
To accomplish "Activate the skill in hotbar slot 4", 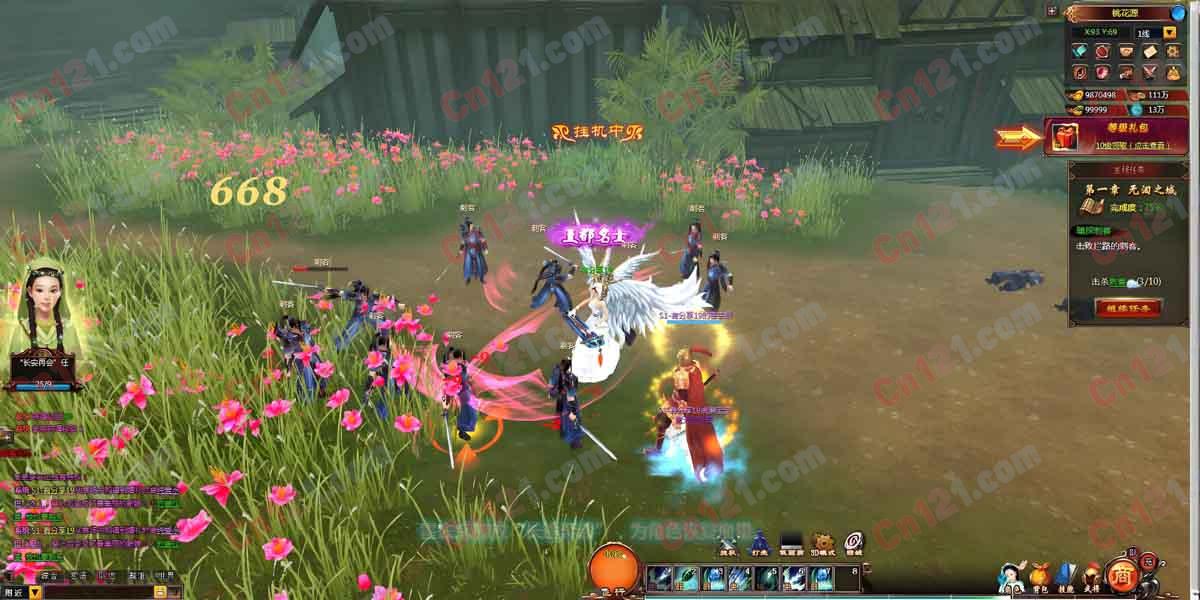I will pos(740,577).
